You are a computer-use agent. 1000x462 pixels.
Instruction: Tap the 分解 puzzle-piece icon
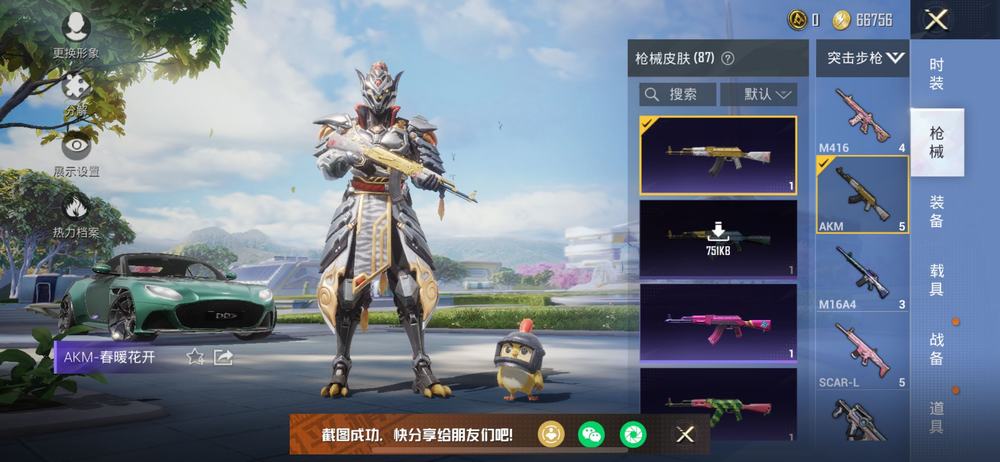[76, 90]
